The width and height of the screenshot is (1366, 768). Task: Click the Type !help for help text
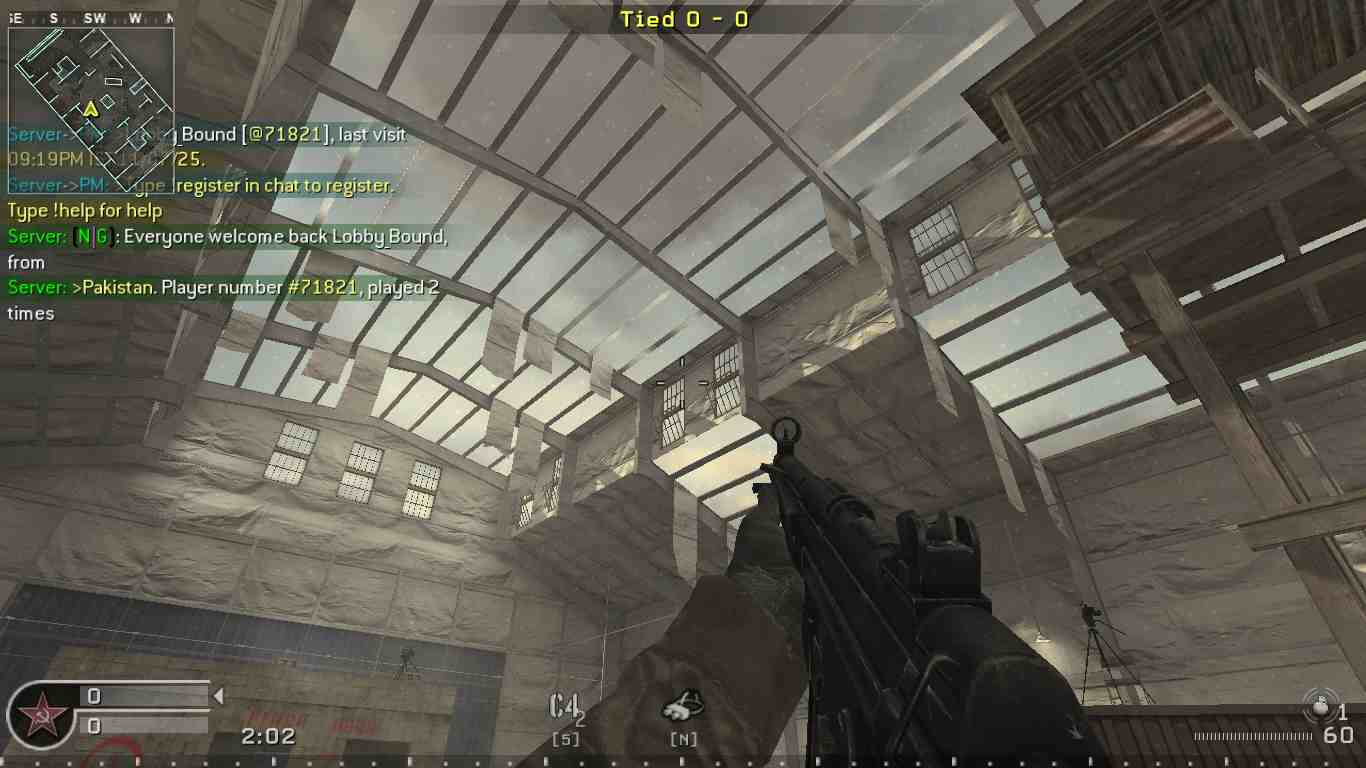[x=85, y=211]
